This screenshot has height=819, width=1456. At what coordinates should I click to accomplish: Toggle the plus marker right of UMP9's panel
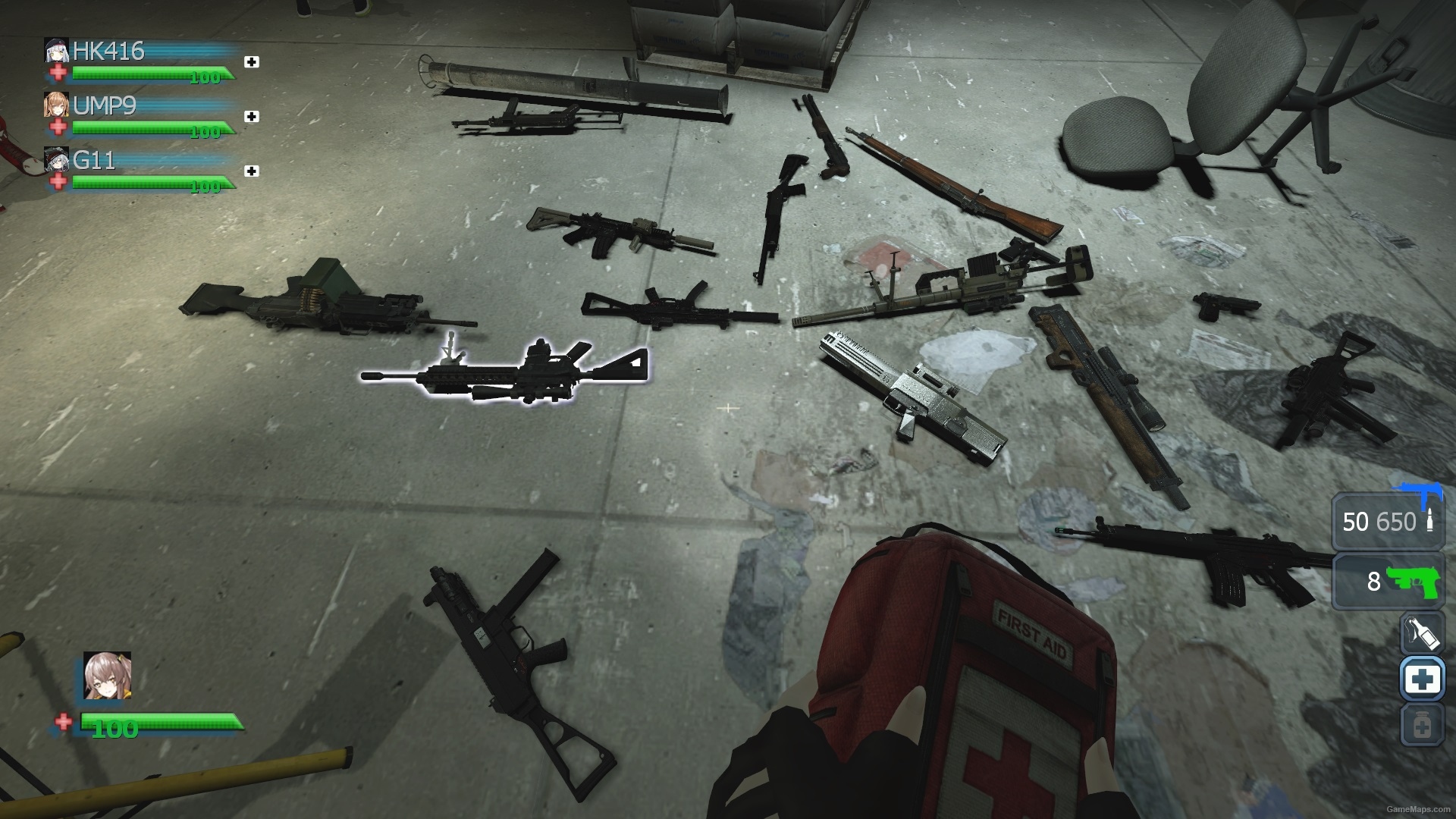point(253,117)
